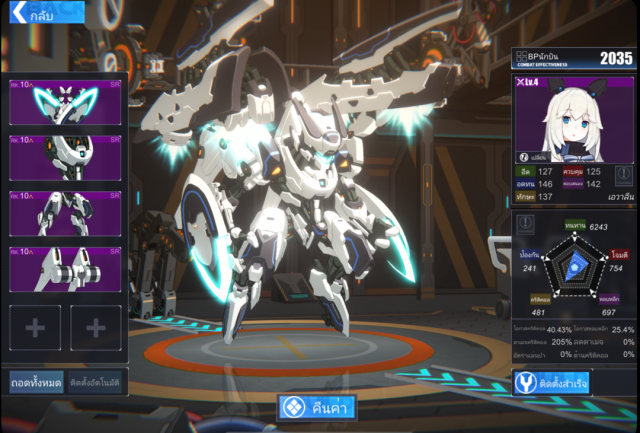Select the white torso armor part slot
Image resolution: width=640 pixels, height=433 pixels.
pos(65,158)
